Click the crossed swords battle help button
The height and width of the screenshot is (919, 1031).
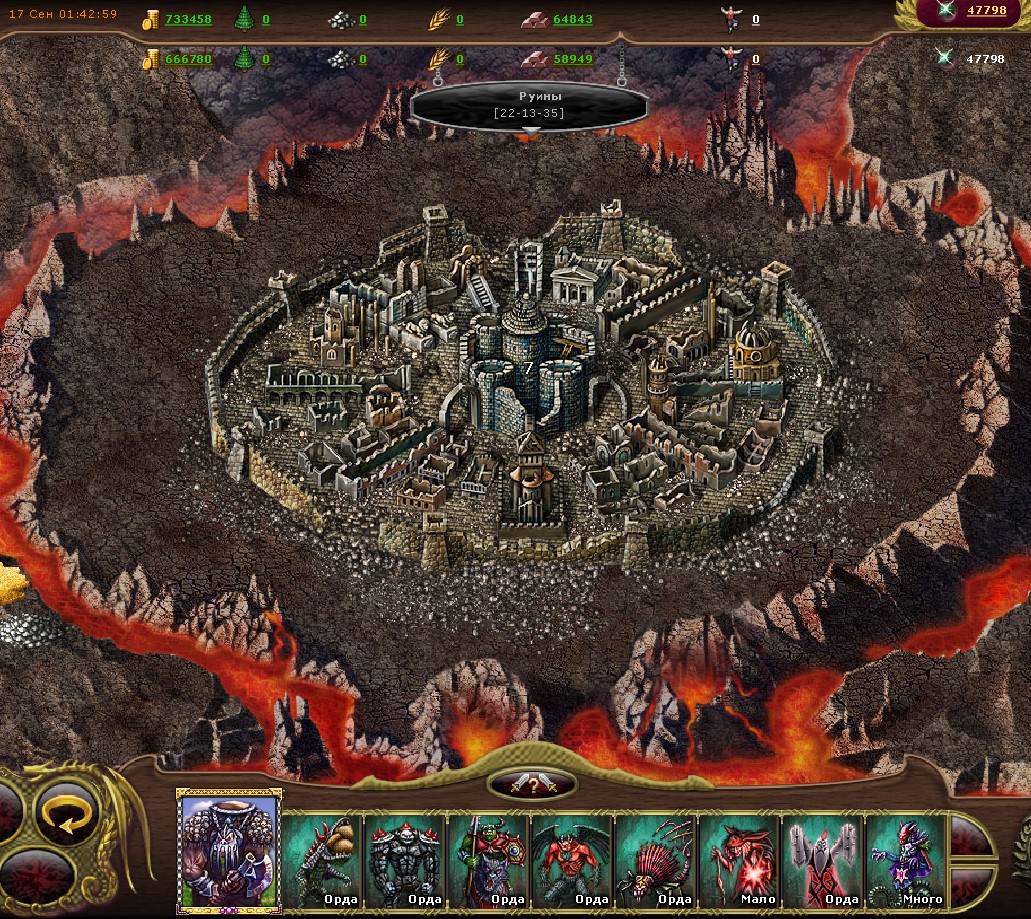531,785
